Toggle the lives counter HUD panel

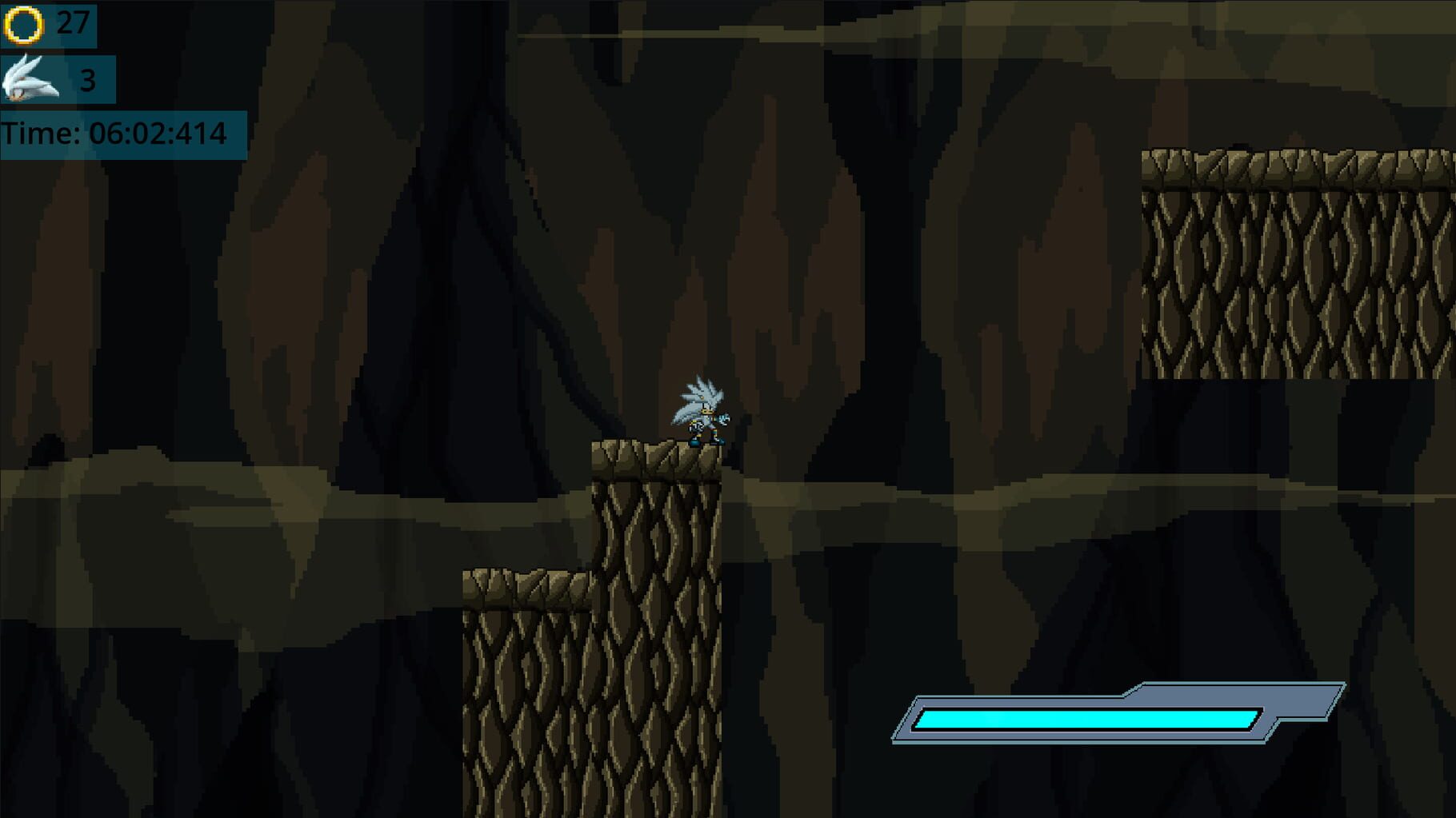[x=56, y=80]
